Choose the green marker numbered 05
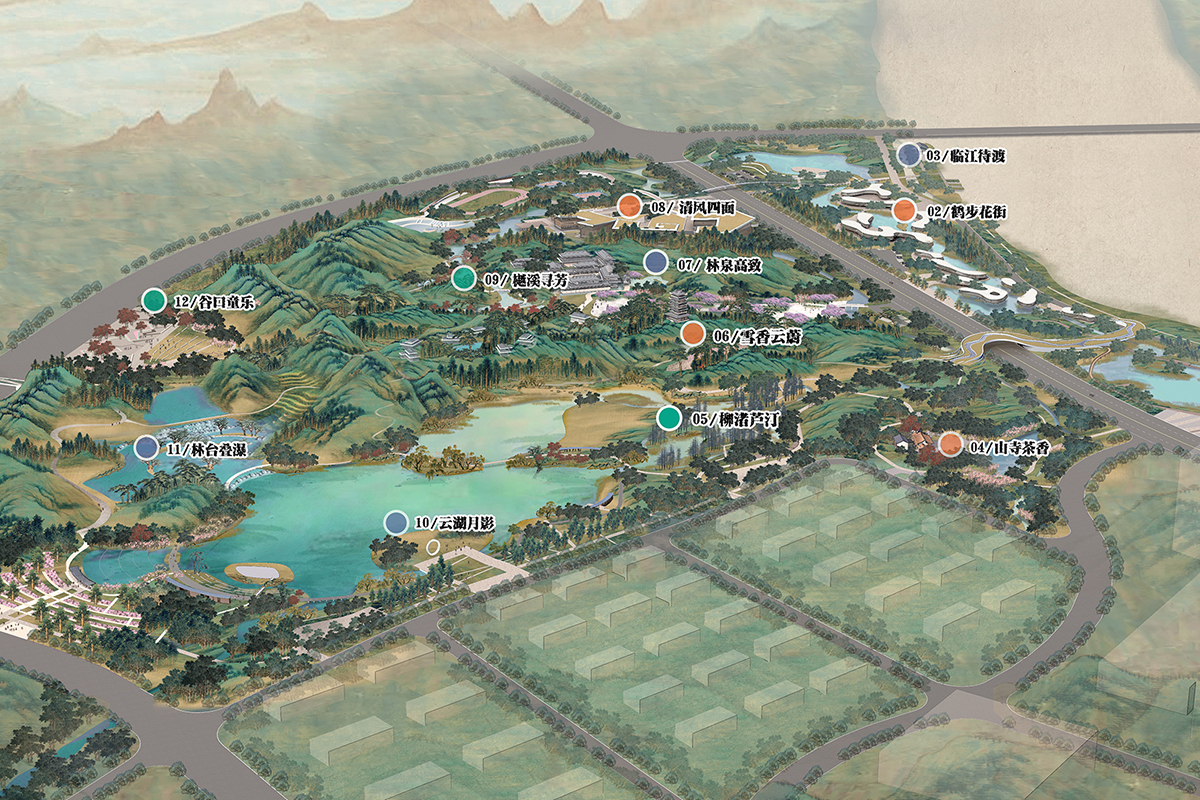Viewport: 1200px width, 800px height. pyautogui.click(x=669, y=418)
